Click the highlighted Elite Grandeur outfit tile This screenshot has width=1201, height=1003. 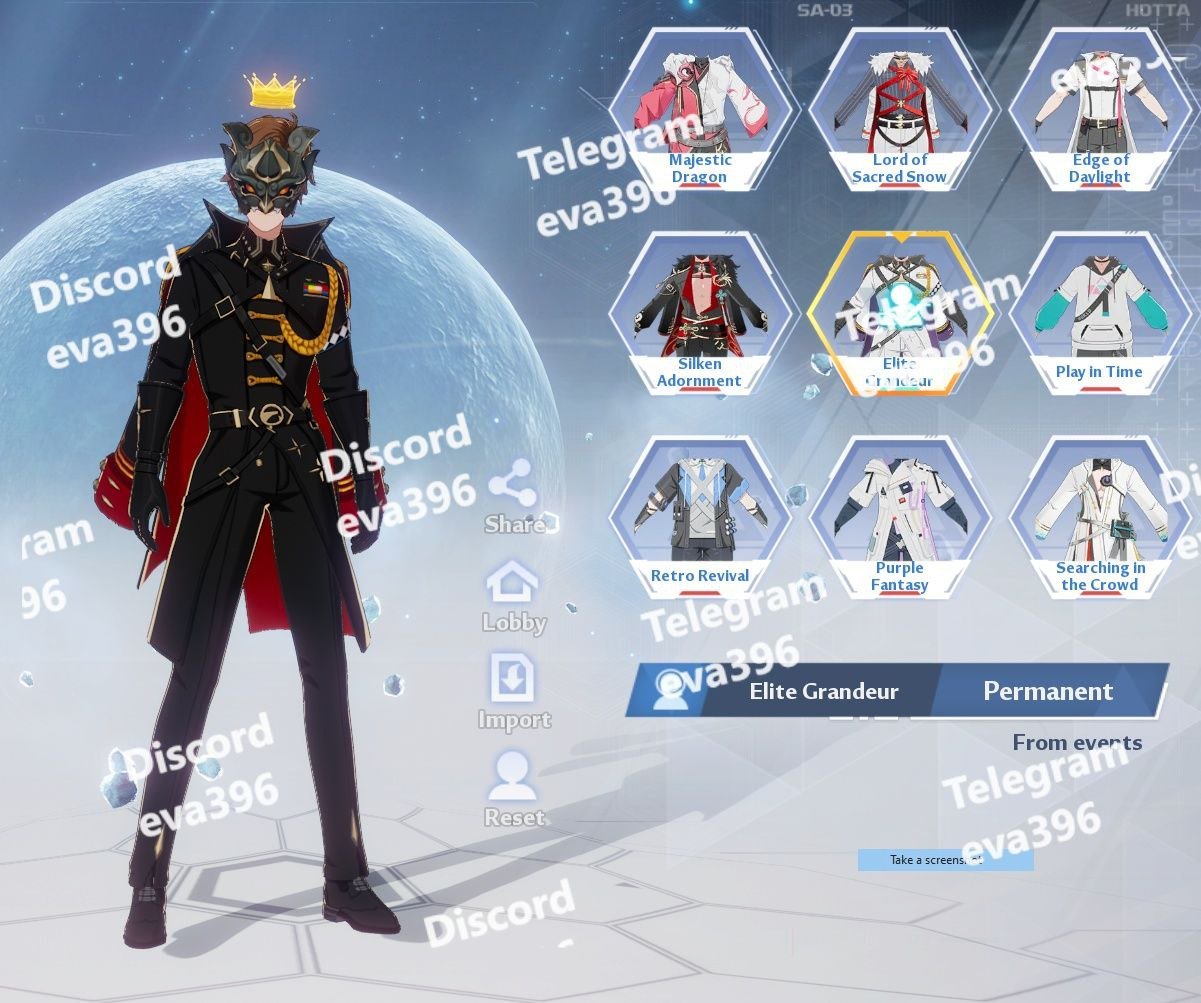coord(900,312)
